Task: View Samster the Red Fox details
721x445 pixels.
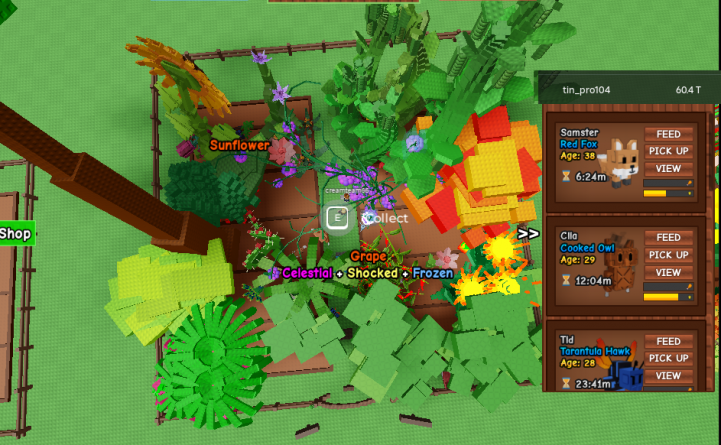Action: 669,169
